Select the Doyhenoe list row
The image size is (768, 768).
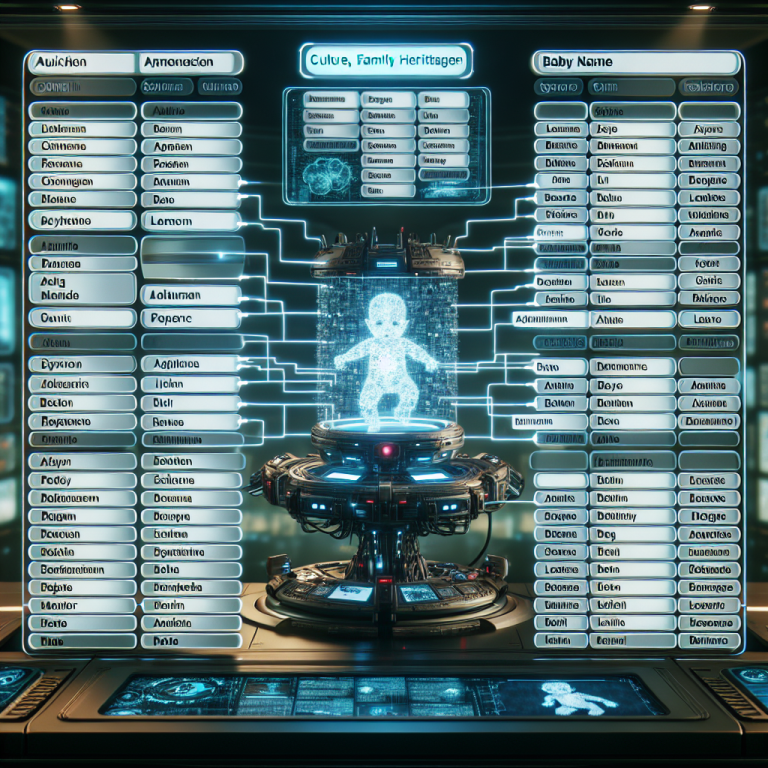click(82, 220)
